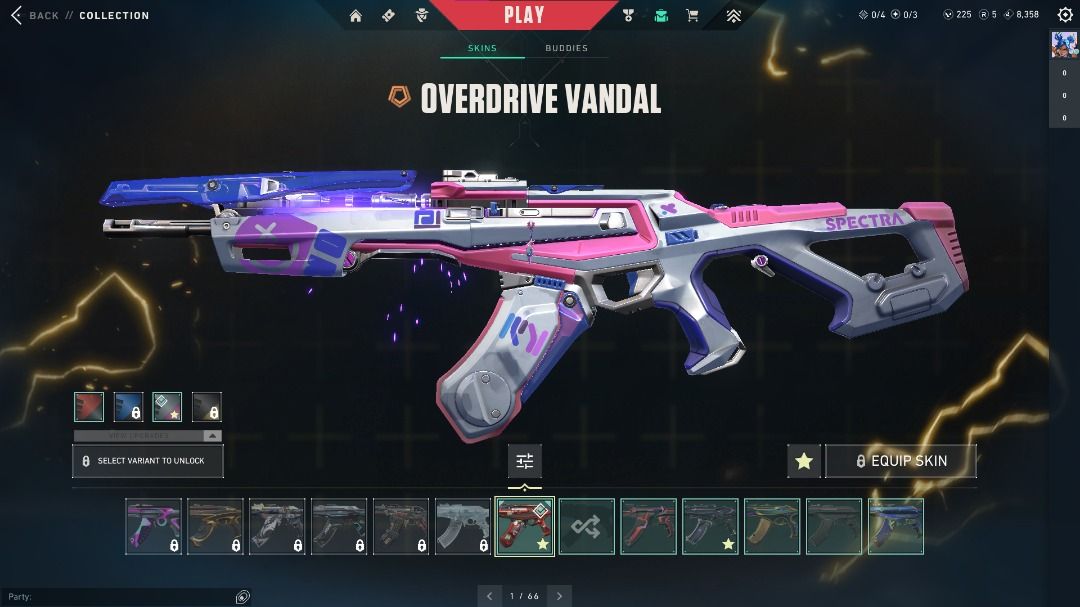Collapse the View Upgrades panel arrow

[x=212, y=436]
